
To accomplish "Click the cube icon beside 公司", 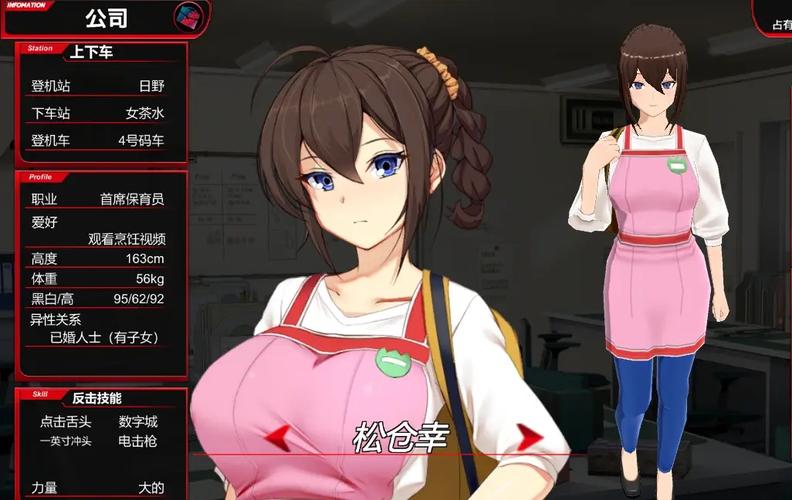I will 185,16.
